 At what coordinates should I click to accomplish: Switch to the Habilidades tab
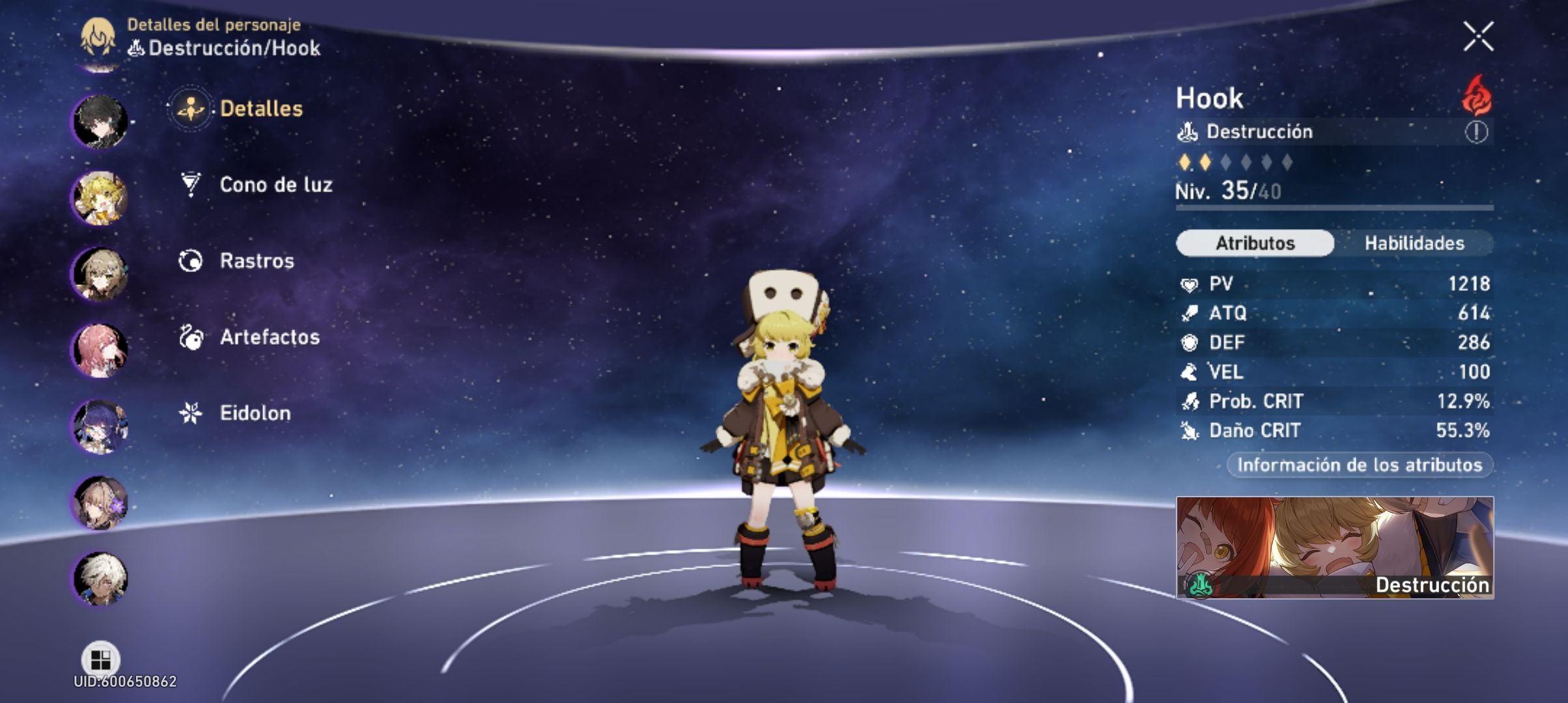[1413, 243]
